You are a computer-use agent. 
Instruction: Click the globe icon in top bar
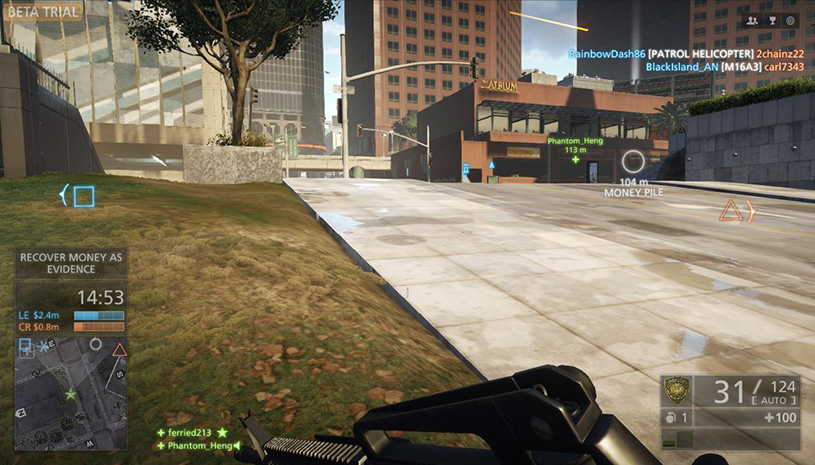pyautogui.click(x=789, y=20)
